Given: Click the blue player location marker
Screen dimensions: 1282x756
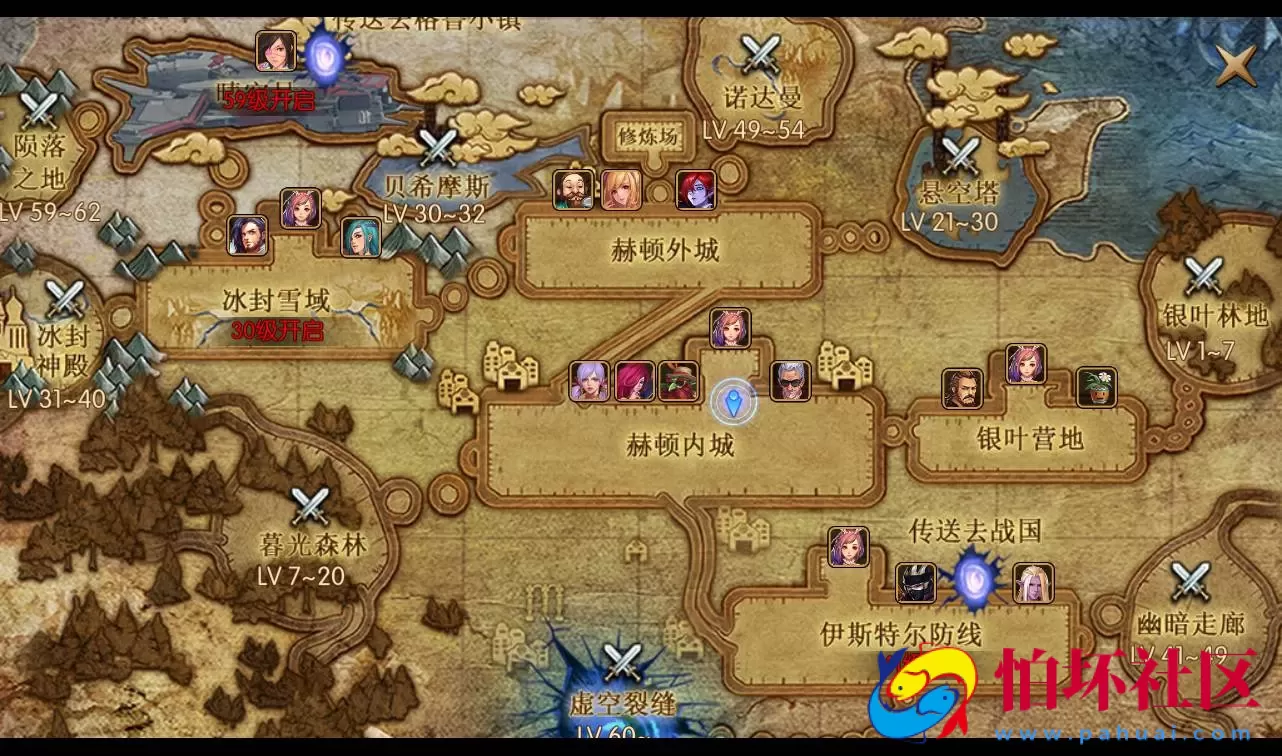Looking at the screenshot, I should click(x=733, y=400).
